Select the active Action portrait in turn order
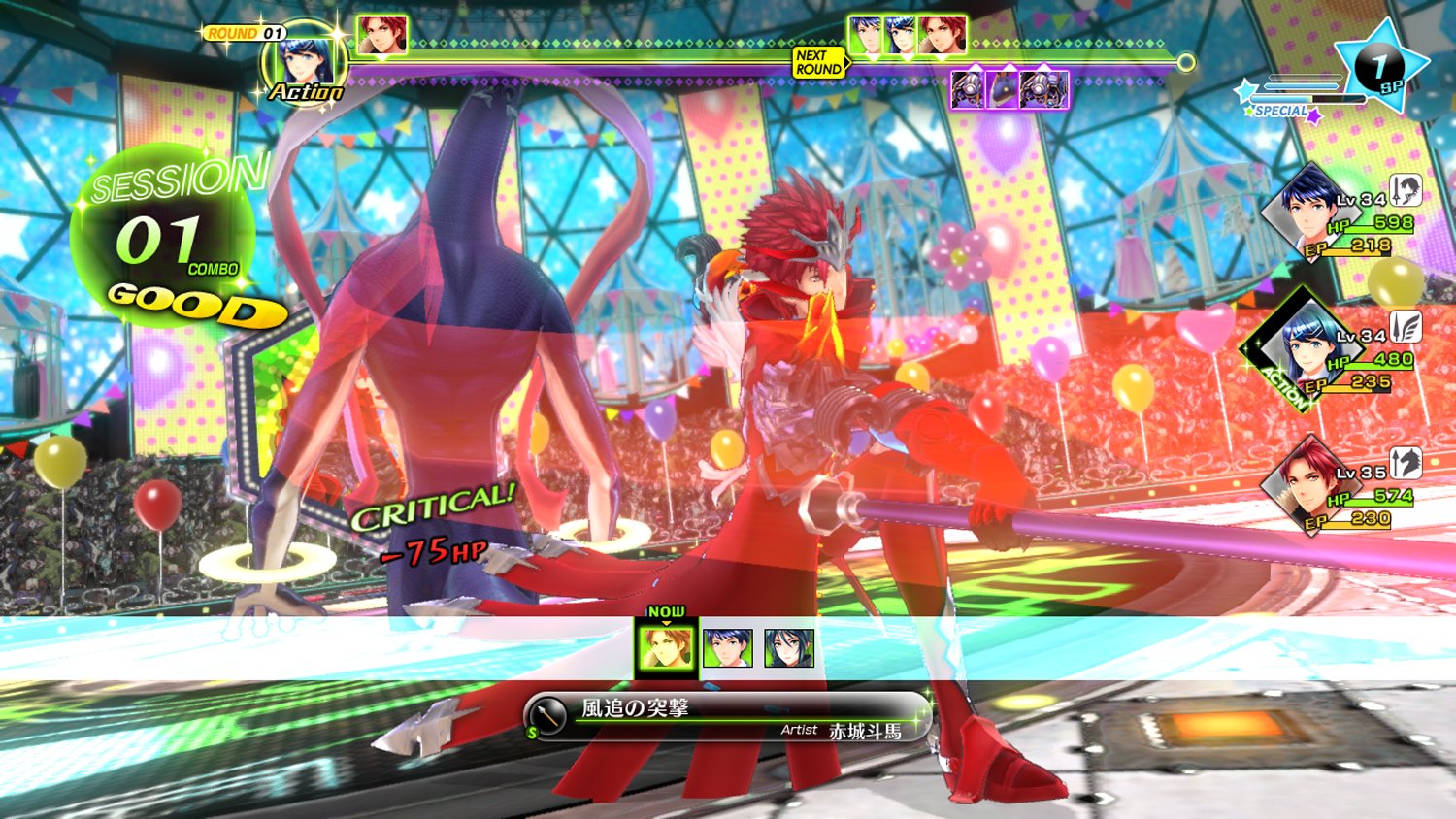The width and height of the screenshot is (1456, 819). [308, 61]
